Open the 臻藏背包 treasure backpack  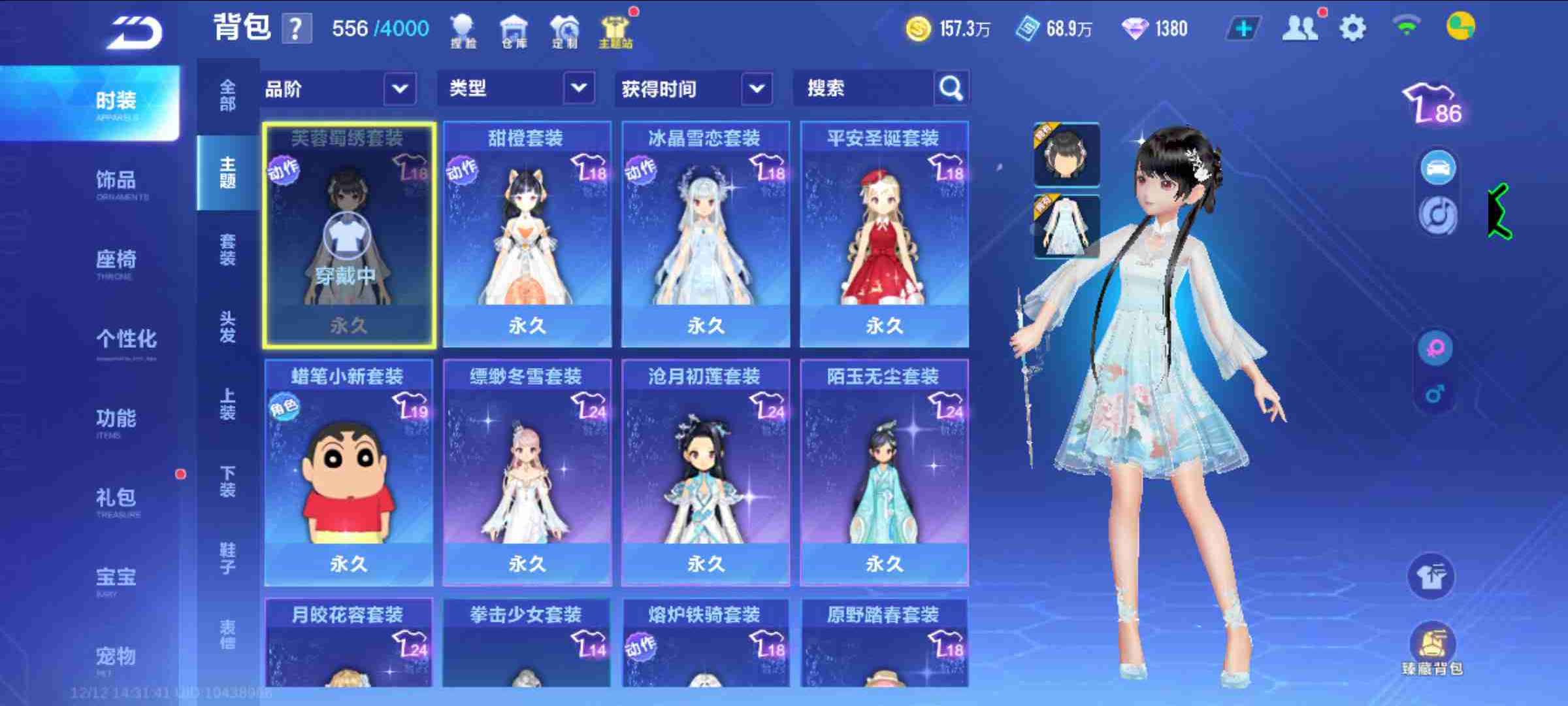click(1432, 648)
